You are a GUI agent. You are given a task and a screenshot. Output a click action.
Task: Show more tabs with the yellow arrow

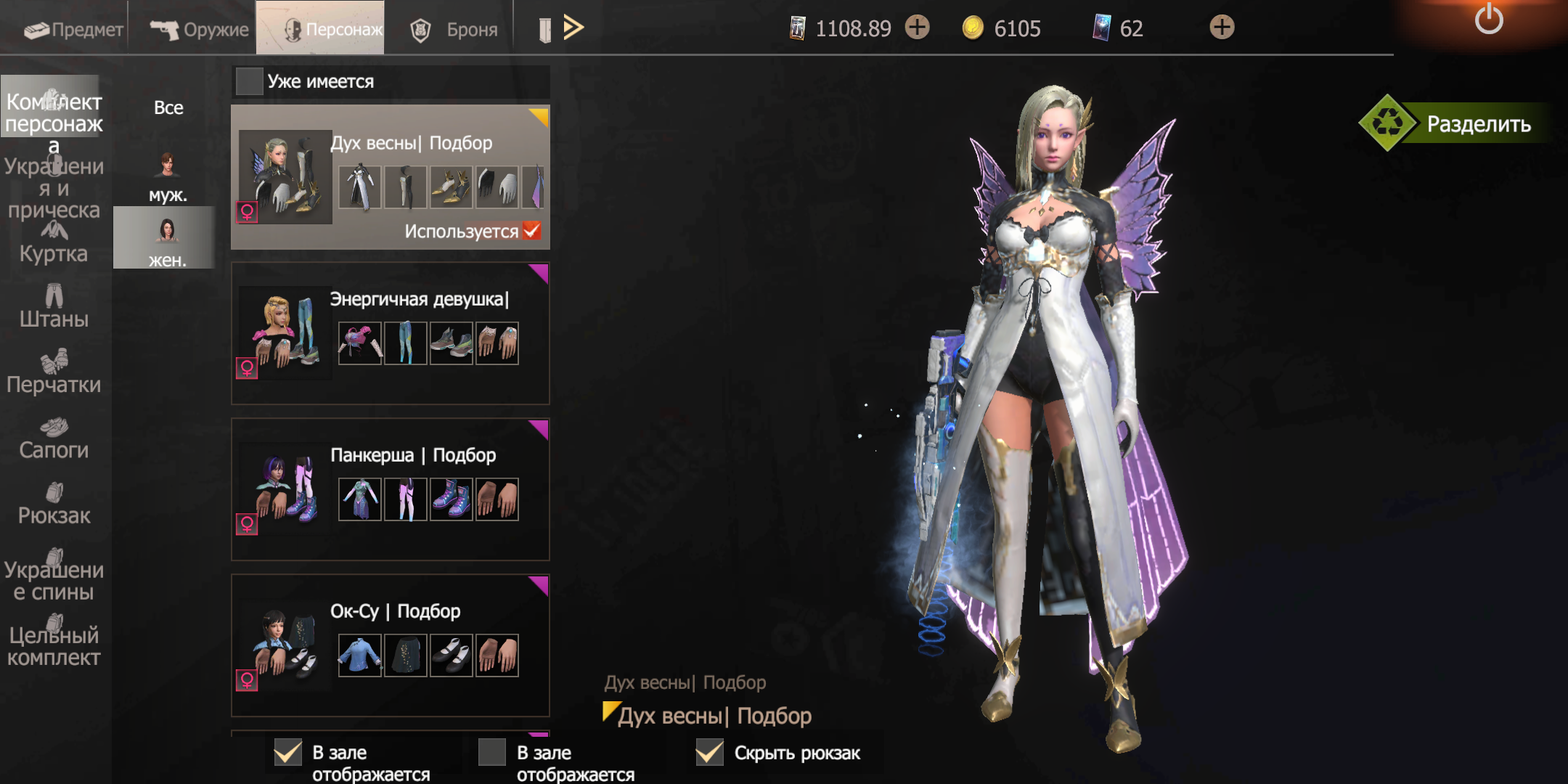(573, 28)
